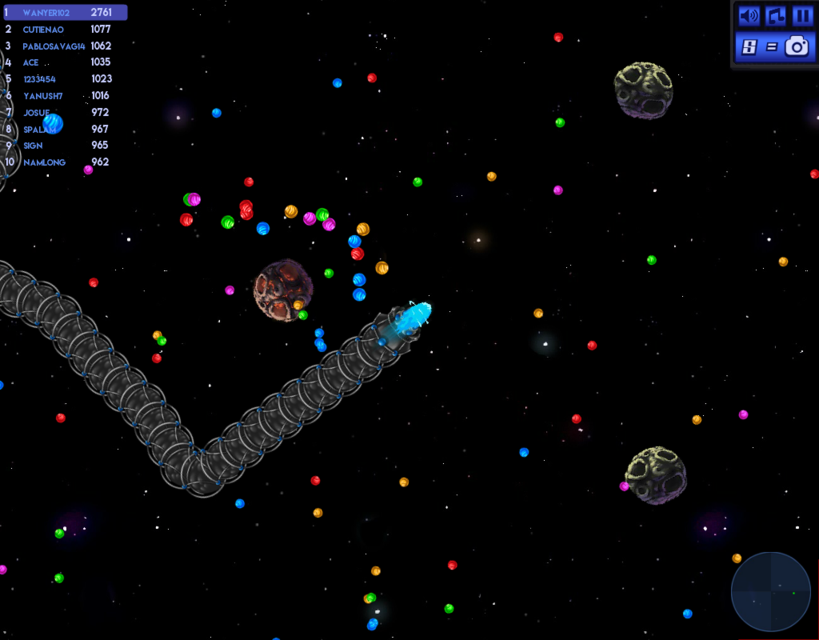Toggle the music note button
The image size is (819, 640).
[x=775, y=16]
